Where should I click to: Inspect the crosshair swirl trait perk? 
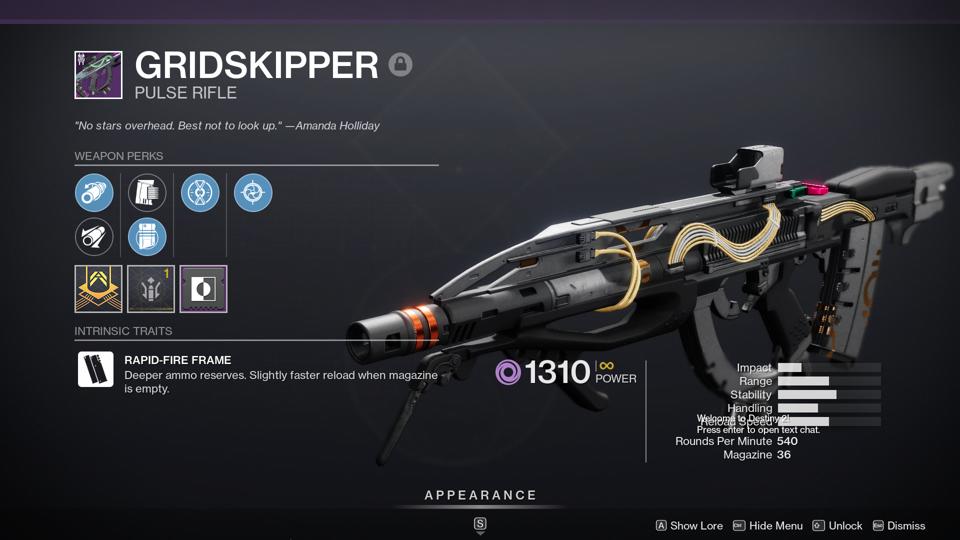click(x=253, y=193)
